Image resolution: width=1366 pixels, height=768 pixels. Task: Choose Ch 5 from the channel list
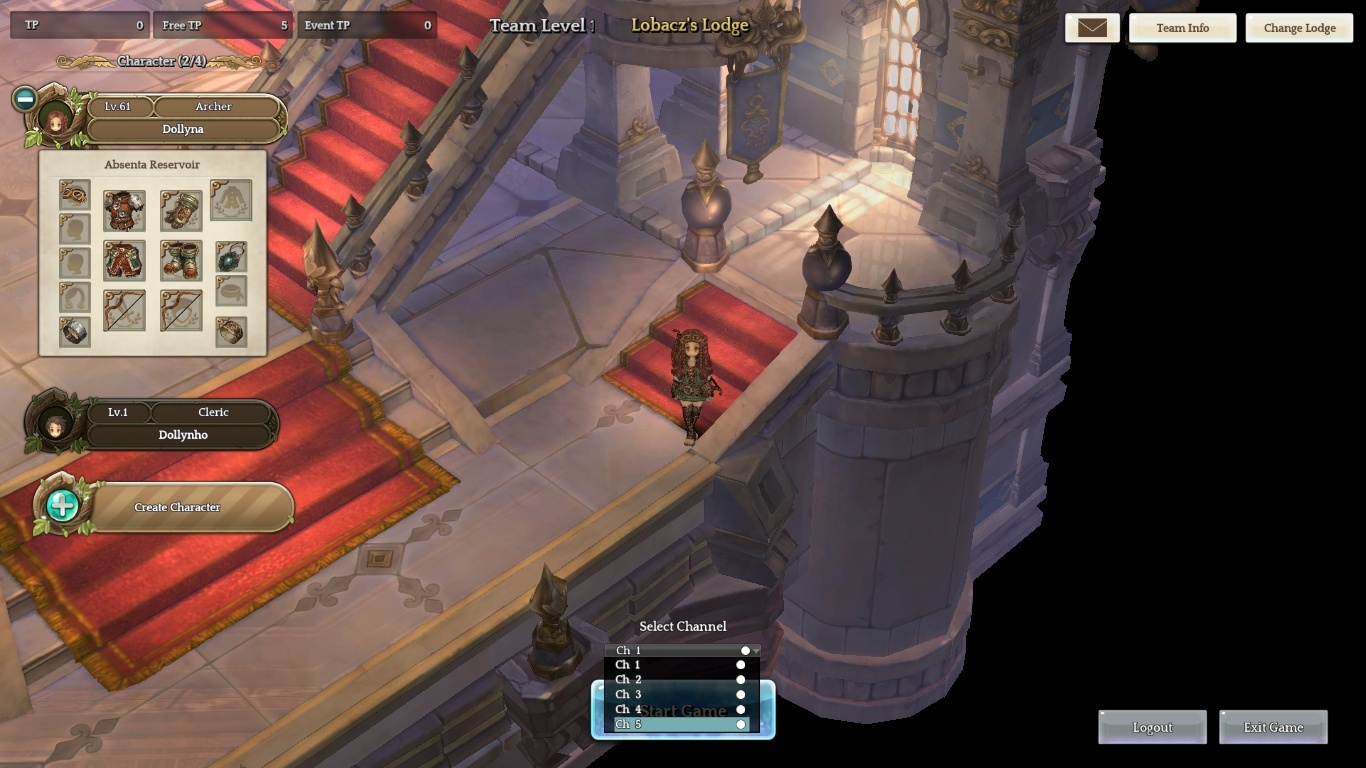coord(680,724)
